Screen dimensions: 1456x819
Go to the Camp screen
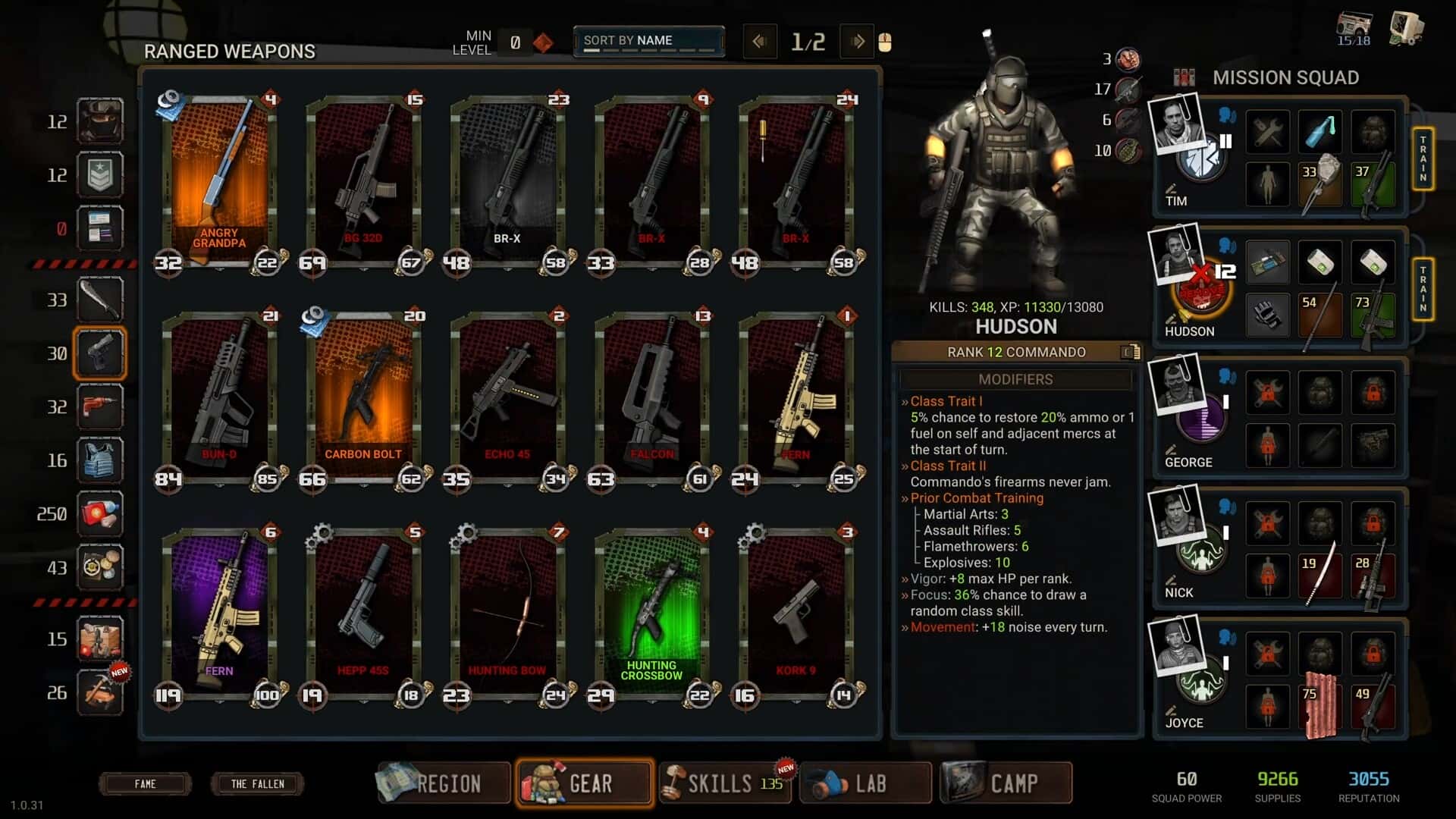tap(1006, 783)
